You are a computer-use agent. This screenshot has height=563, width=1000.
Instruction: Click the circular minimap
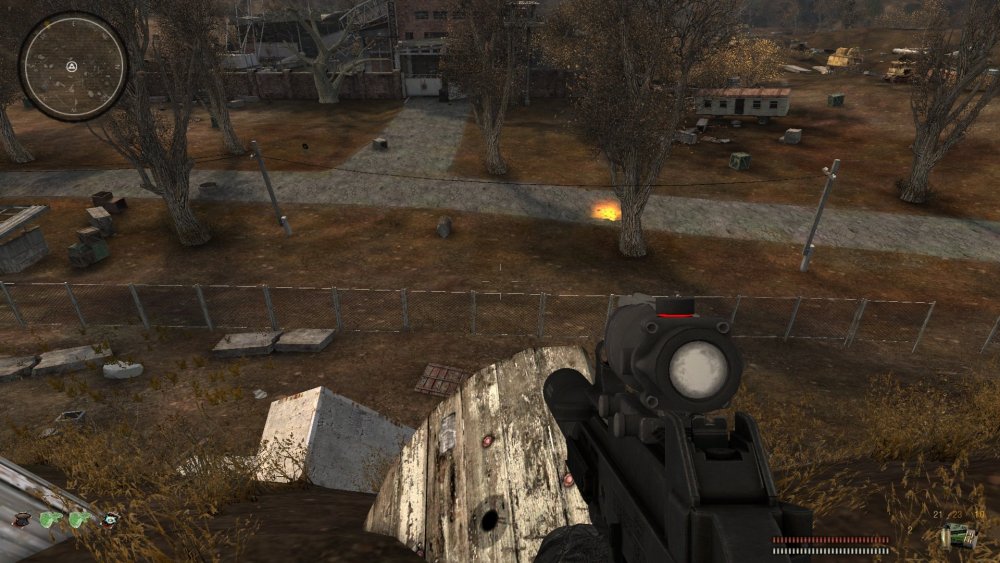(73, 66)
